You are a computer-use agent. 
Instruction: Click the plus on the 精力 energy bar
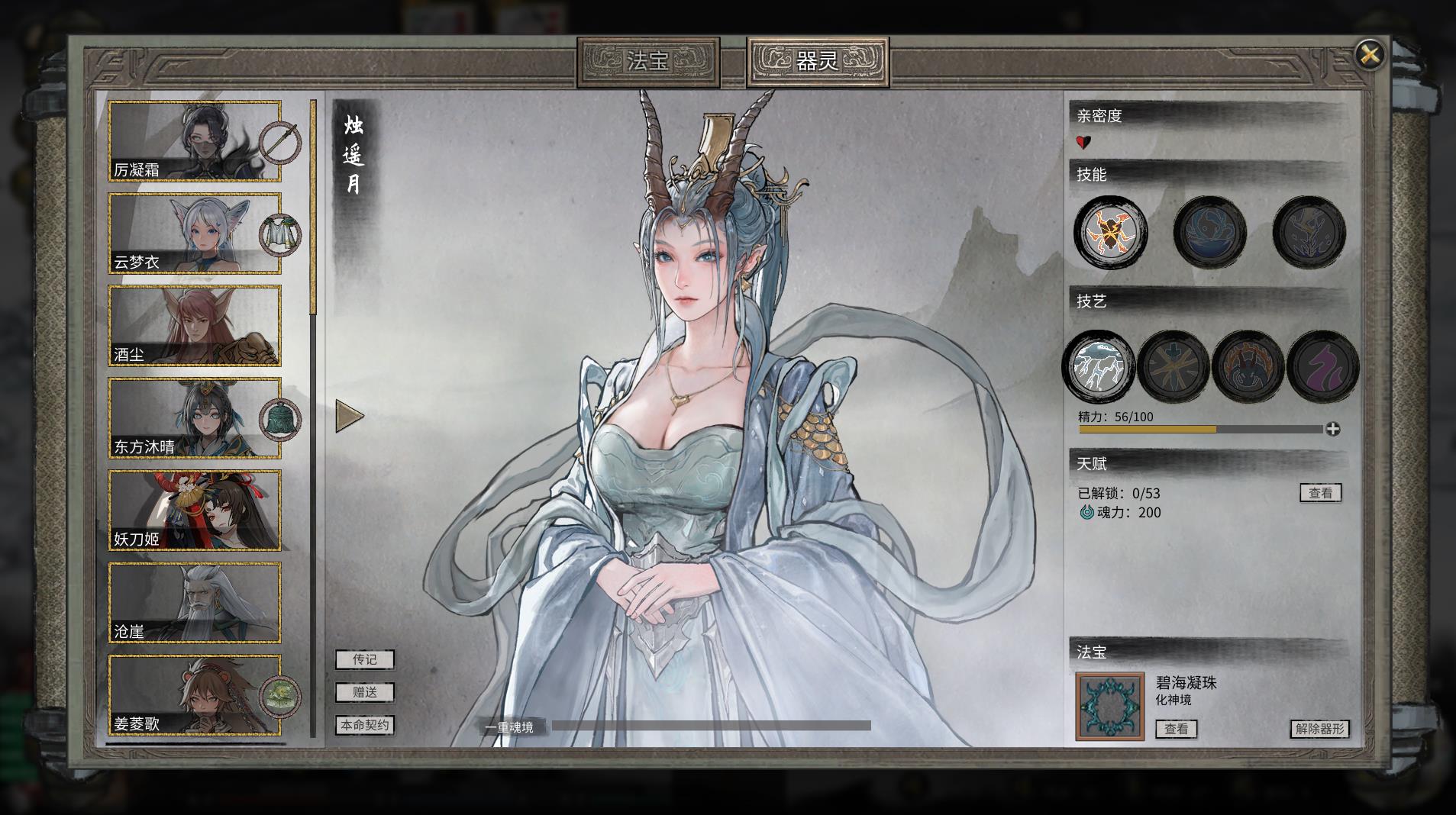point(1334,430)
